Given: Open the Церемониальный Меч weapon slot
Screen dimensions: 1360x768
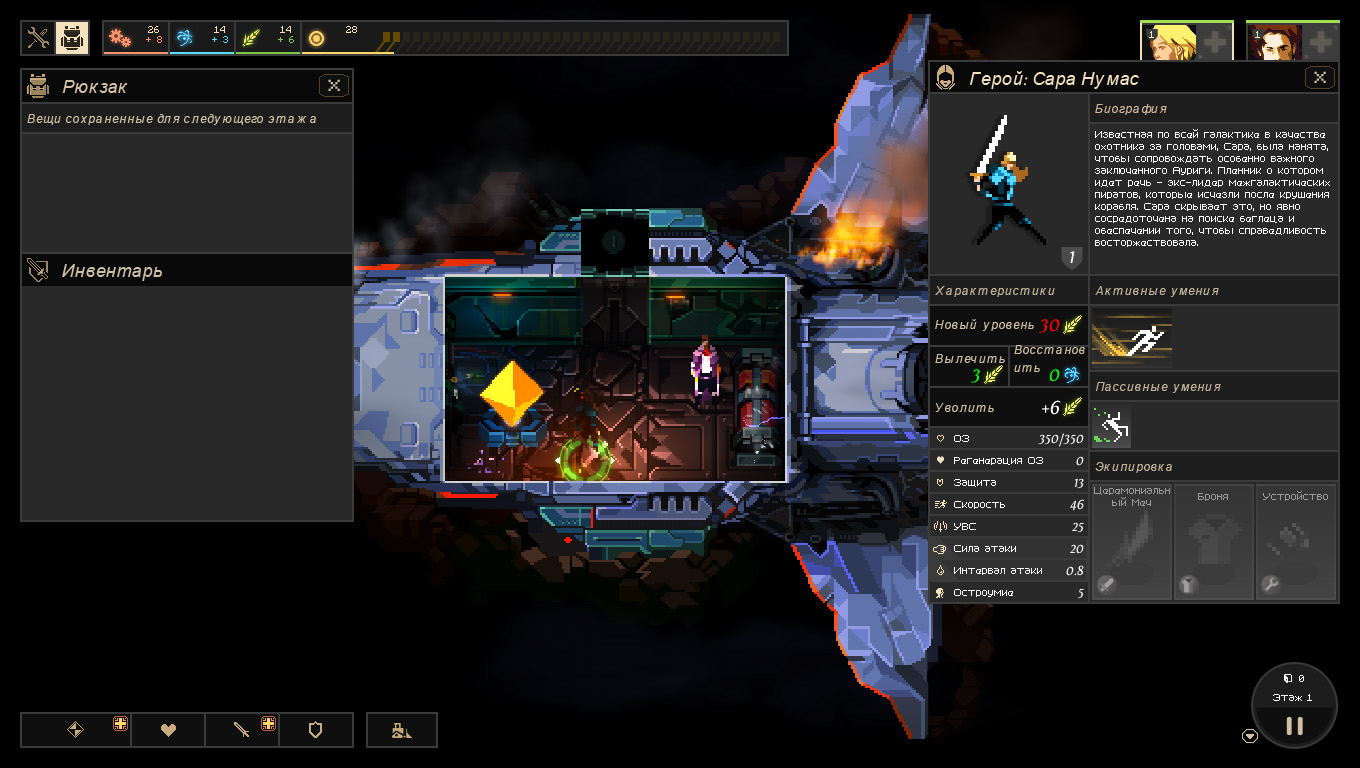Looking at the screenshot, I should tap(1132, 541).
